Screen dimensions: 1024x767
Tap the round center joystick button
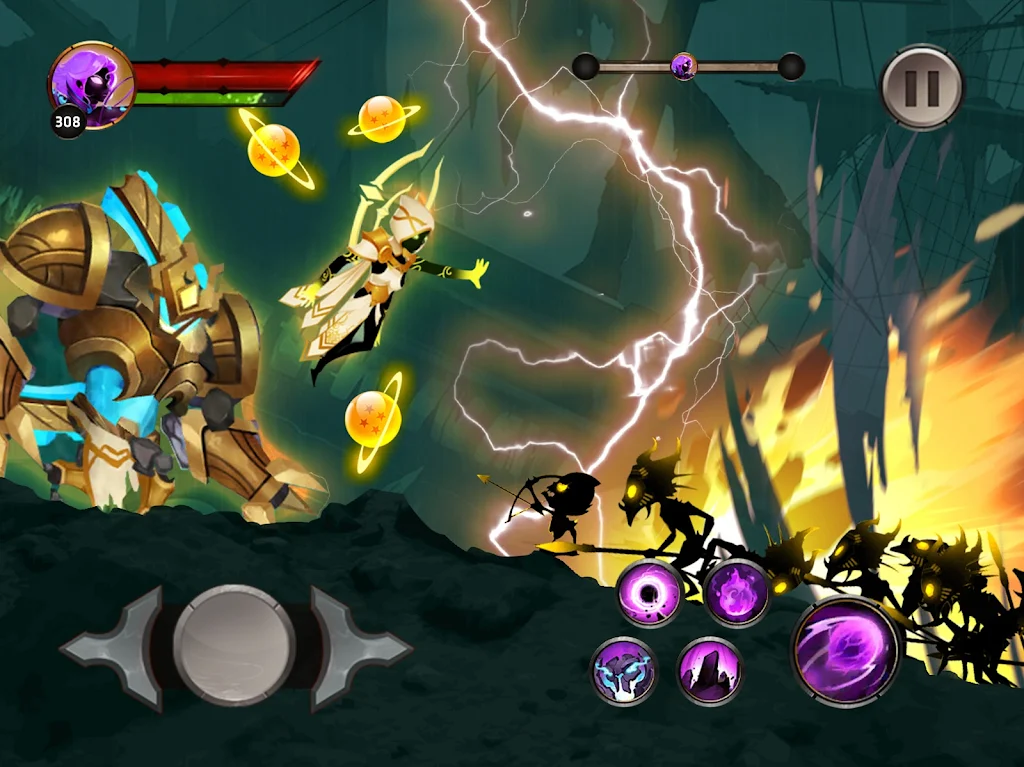234,646
